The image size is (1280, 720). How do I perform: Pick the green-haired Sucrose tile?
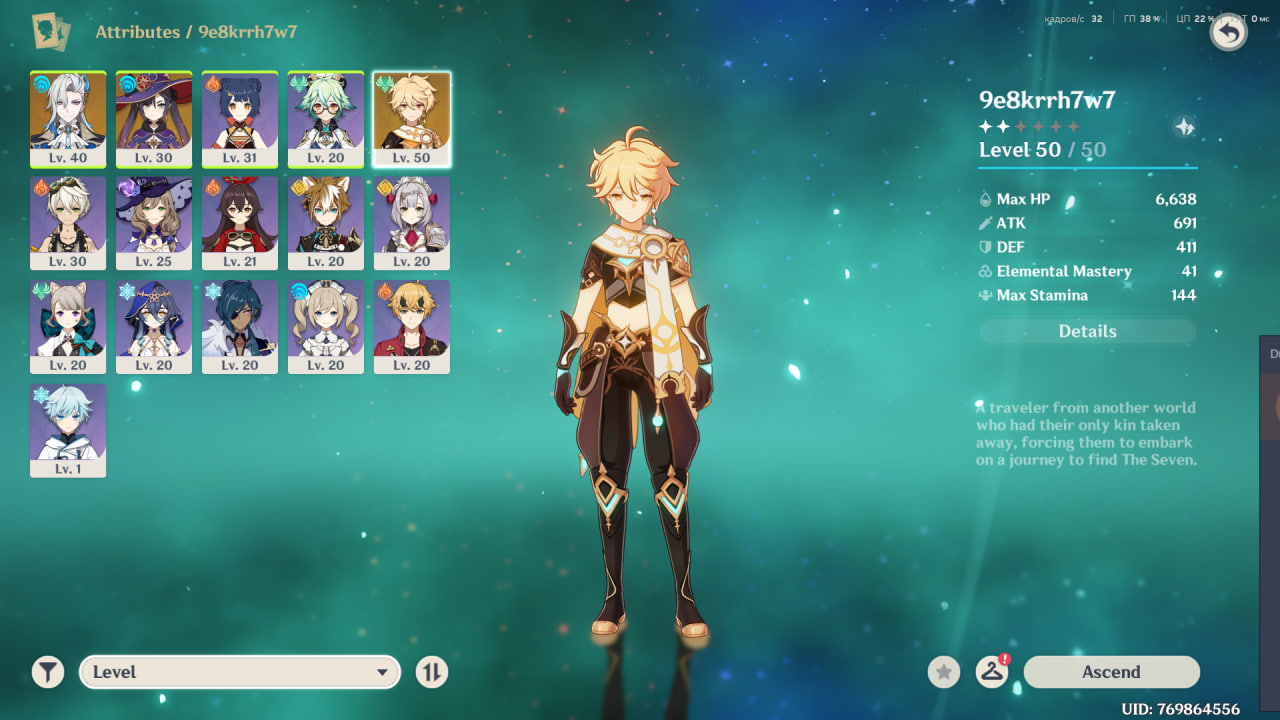[x=326, y=119]
